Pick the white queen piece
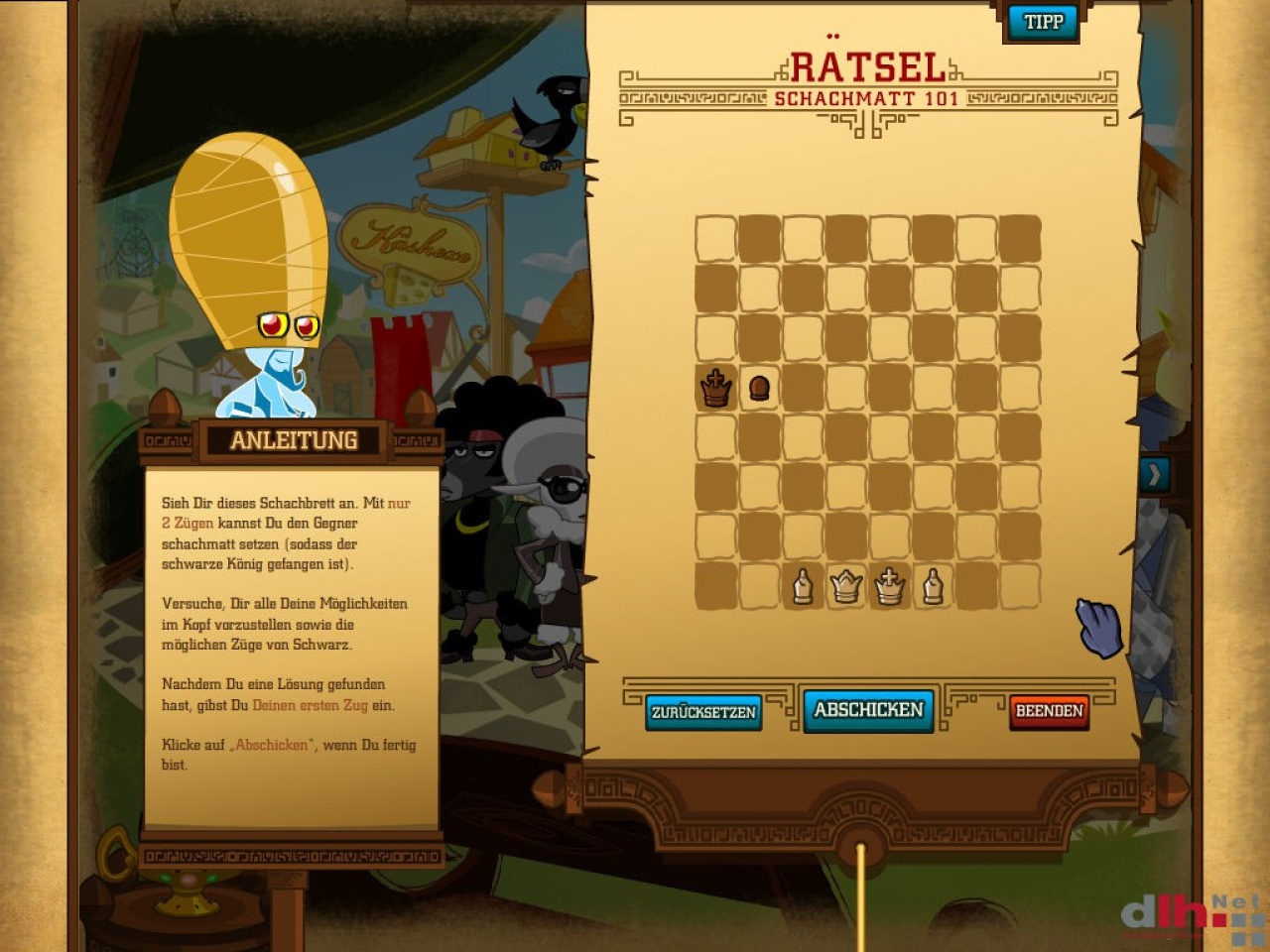Viewport: 1270px width, 952px height. (x=846, y=586)
